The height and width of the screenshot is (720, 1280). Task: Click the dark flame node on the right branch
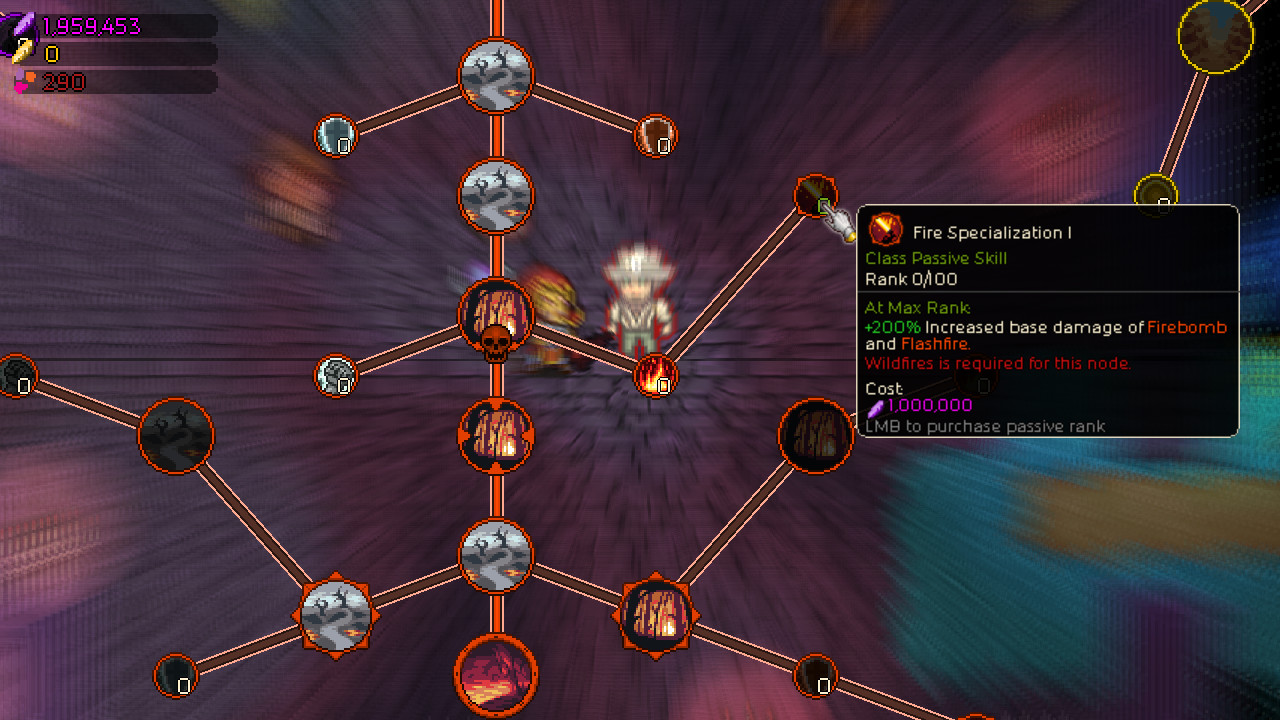(815, 437)
